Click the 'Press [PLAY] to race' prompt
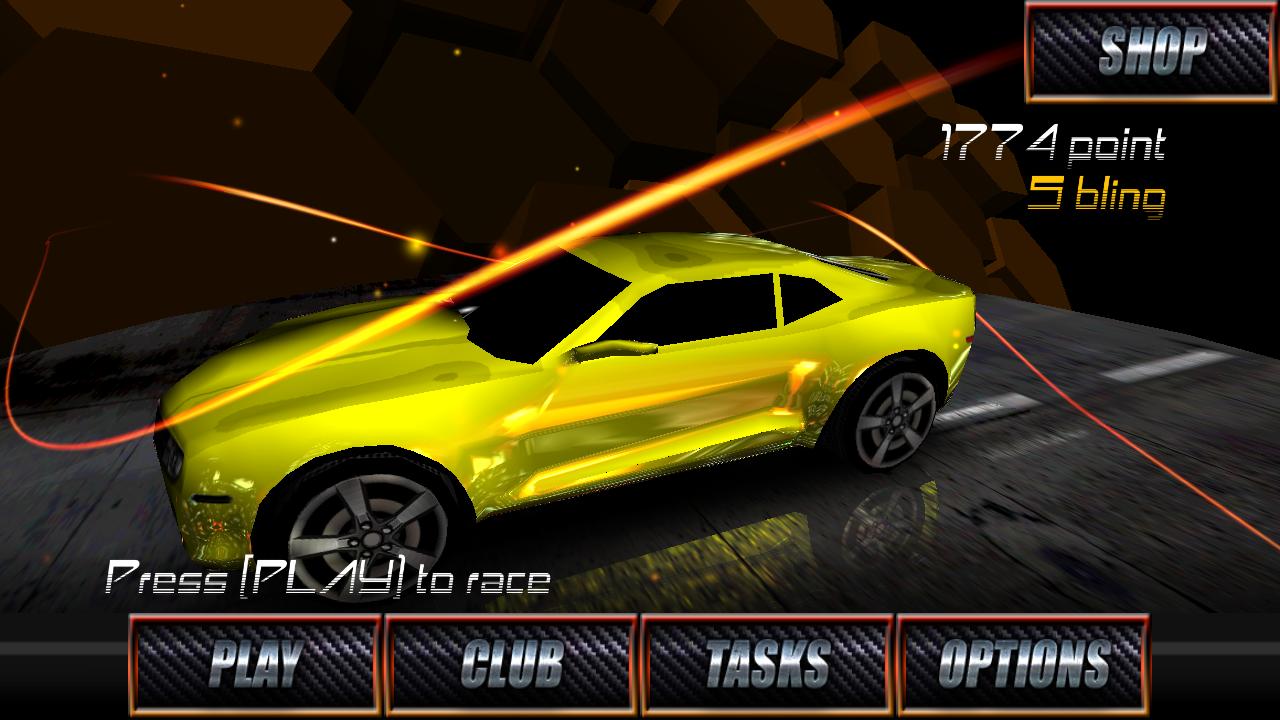This screenshot has width=1280, height=720. [330, 578]
